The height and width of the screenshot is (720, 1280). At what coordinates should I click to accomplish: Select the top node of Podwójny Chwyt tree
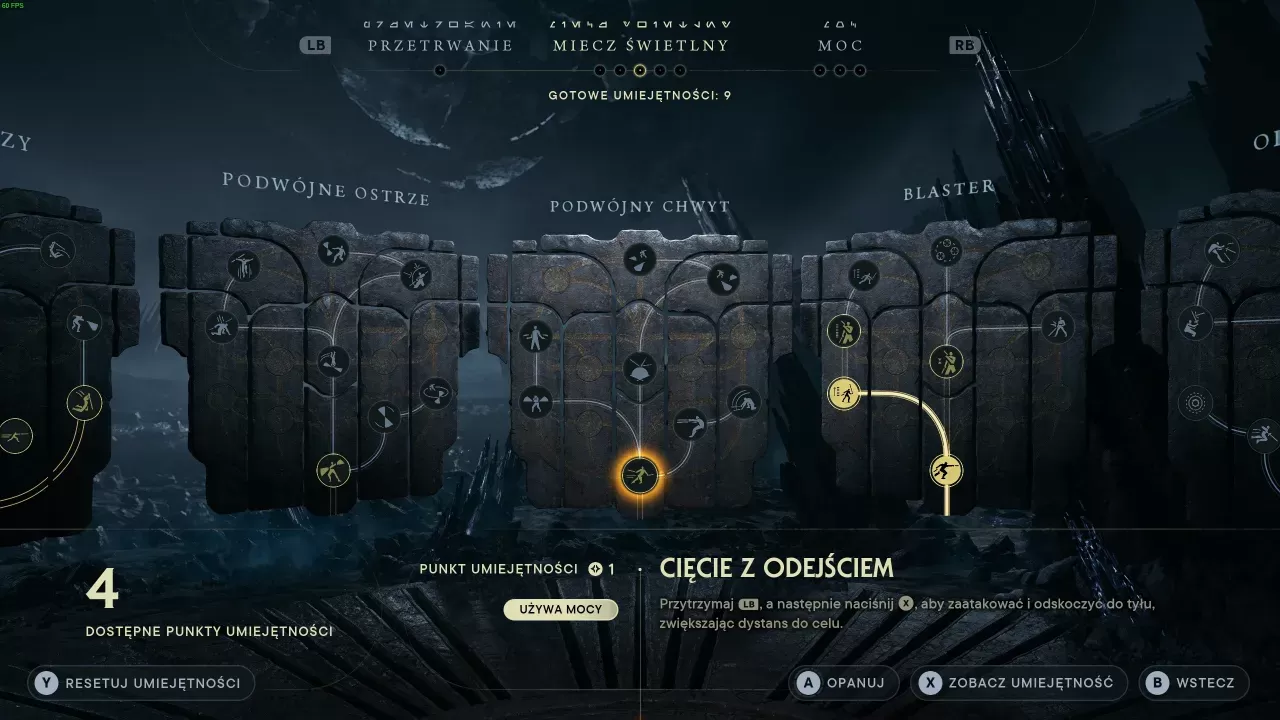(640, 260)
